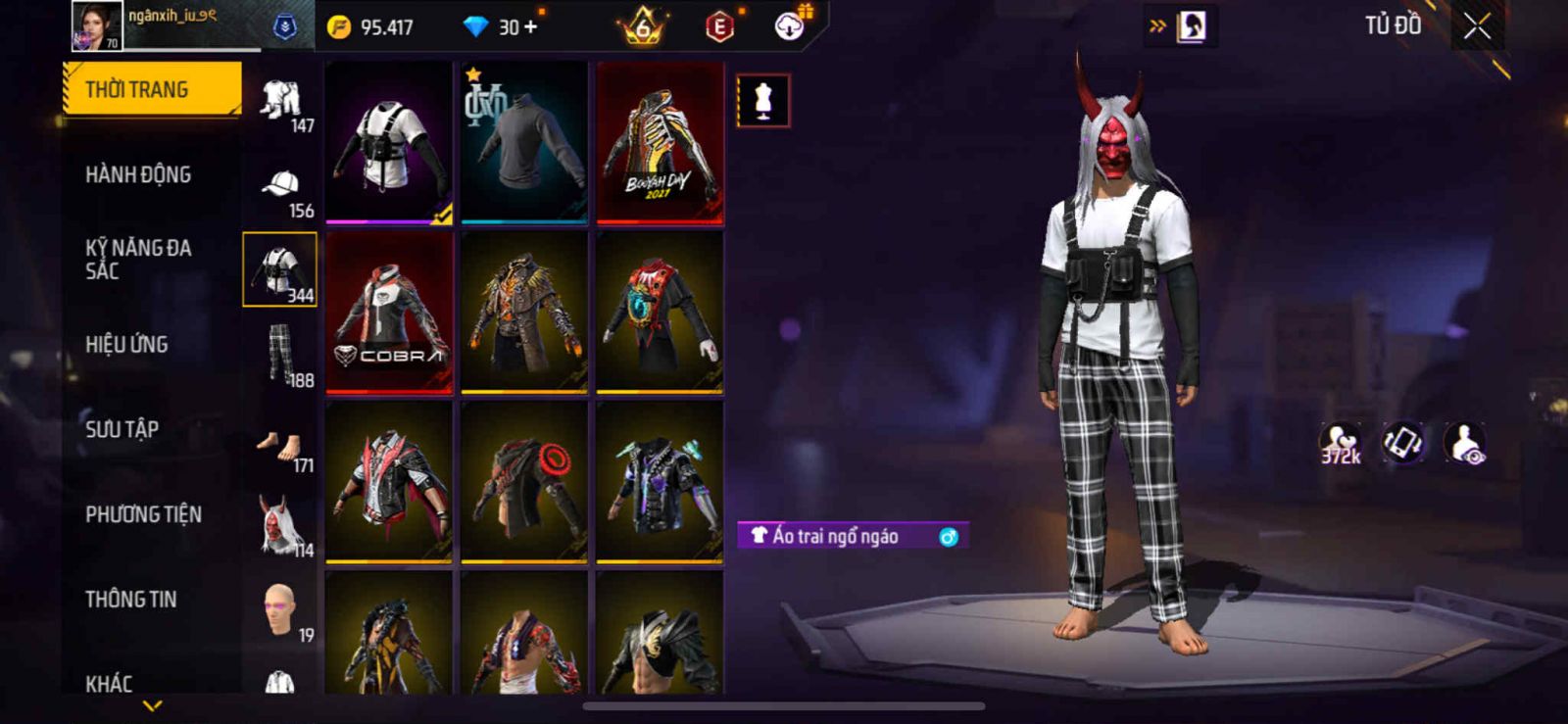Close the wardrobe screen with the X

[1477, 27]
